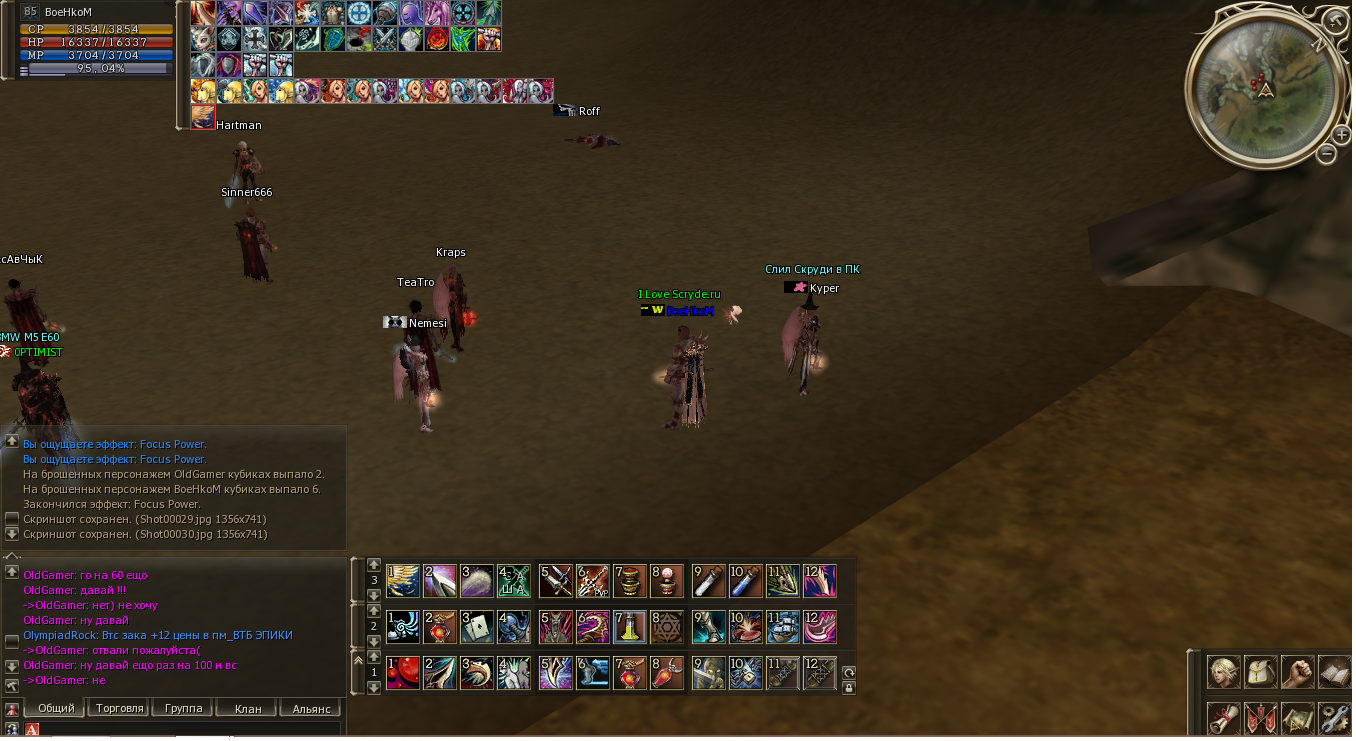This screenshot has width=1356, height=741.
Task: Switch to the Торговля chat tab
Action: pyautogui.click(x=119, y=708)
